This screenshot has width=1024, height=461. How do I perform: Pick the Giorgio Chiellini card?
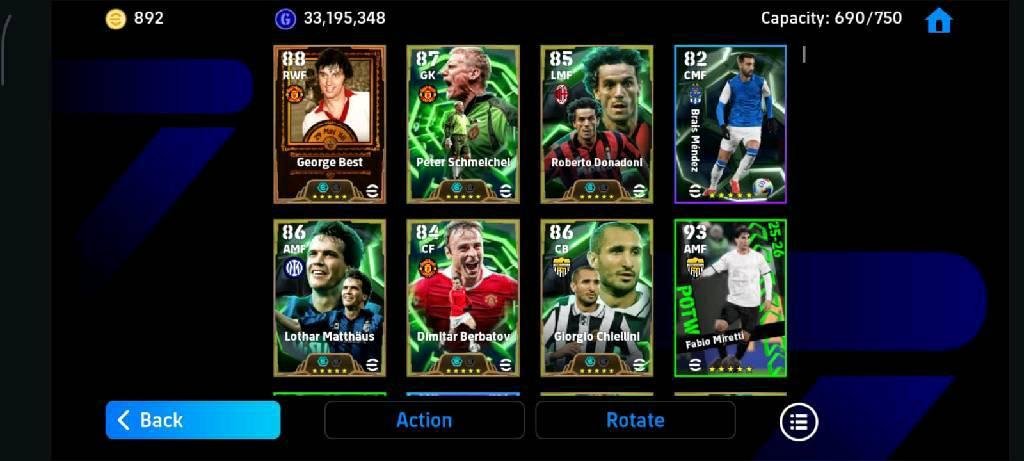coord(597,298)
